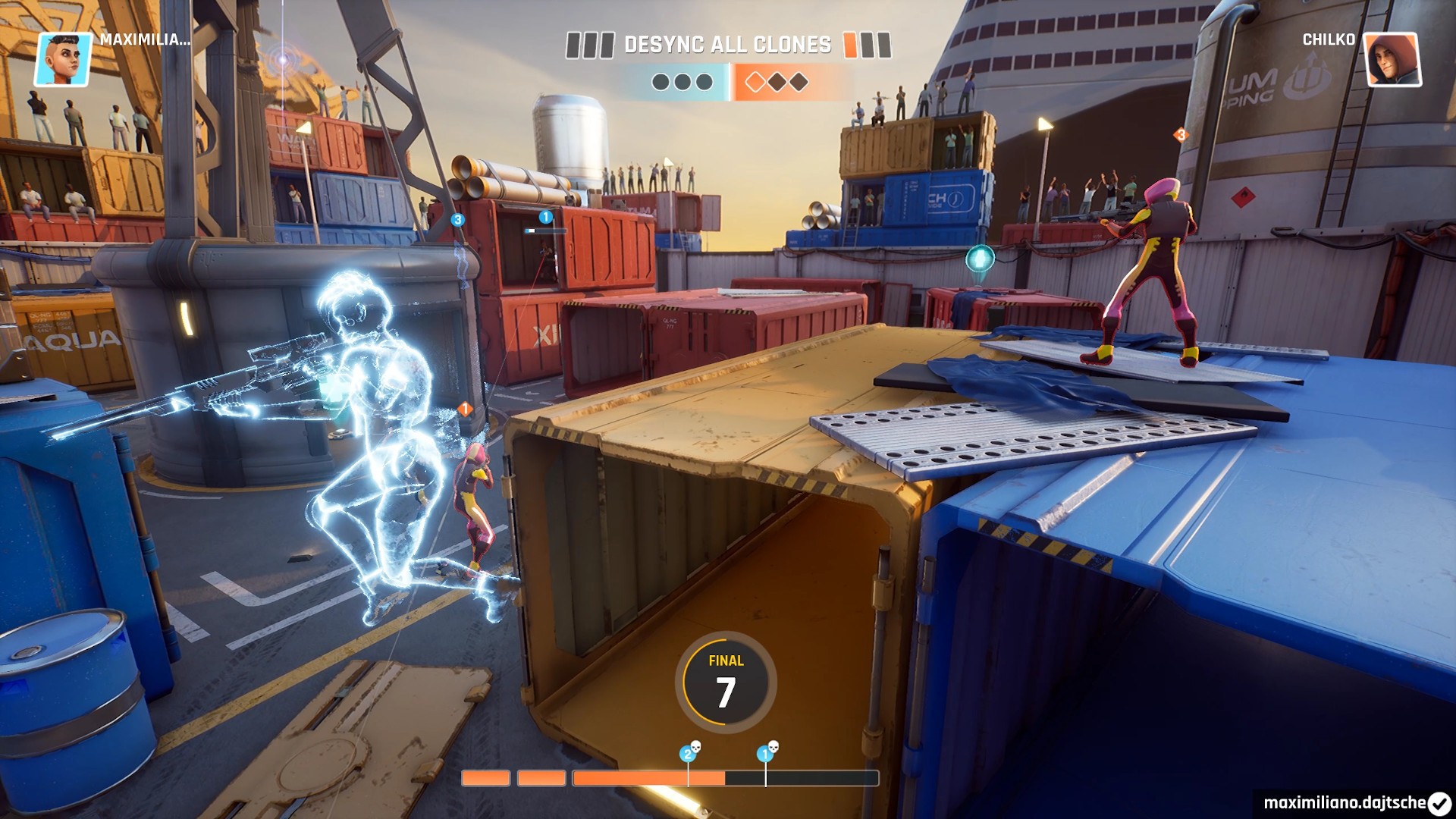
Task: Click the blue clone marker numbered 3
Action: click(x=457, y=220)
